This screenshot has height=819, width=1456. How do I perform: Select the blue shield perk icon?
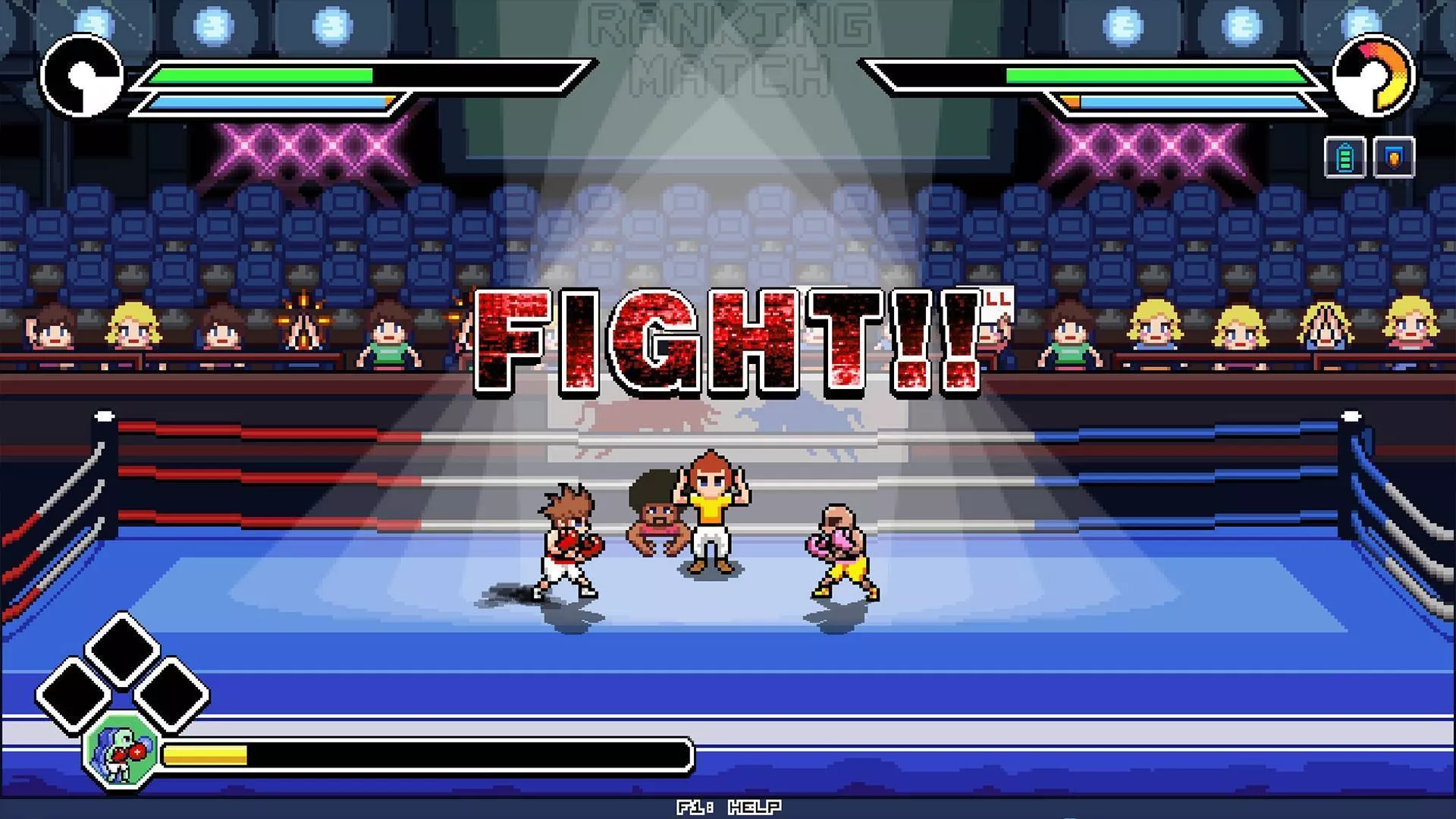(1394, 158)
